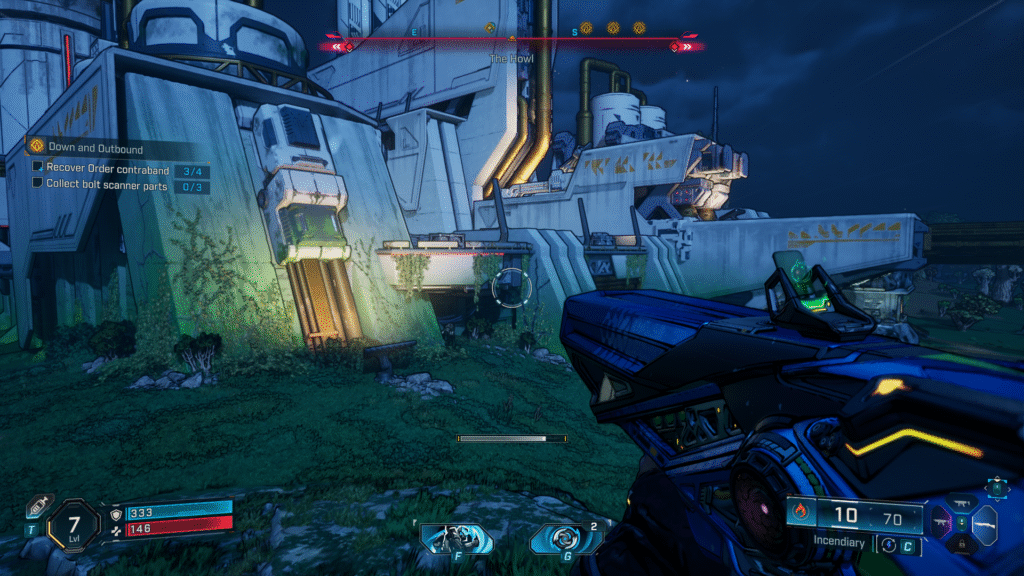Select the grenade ordnance icon

(x=566, y=539)
